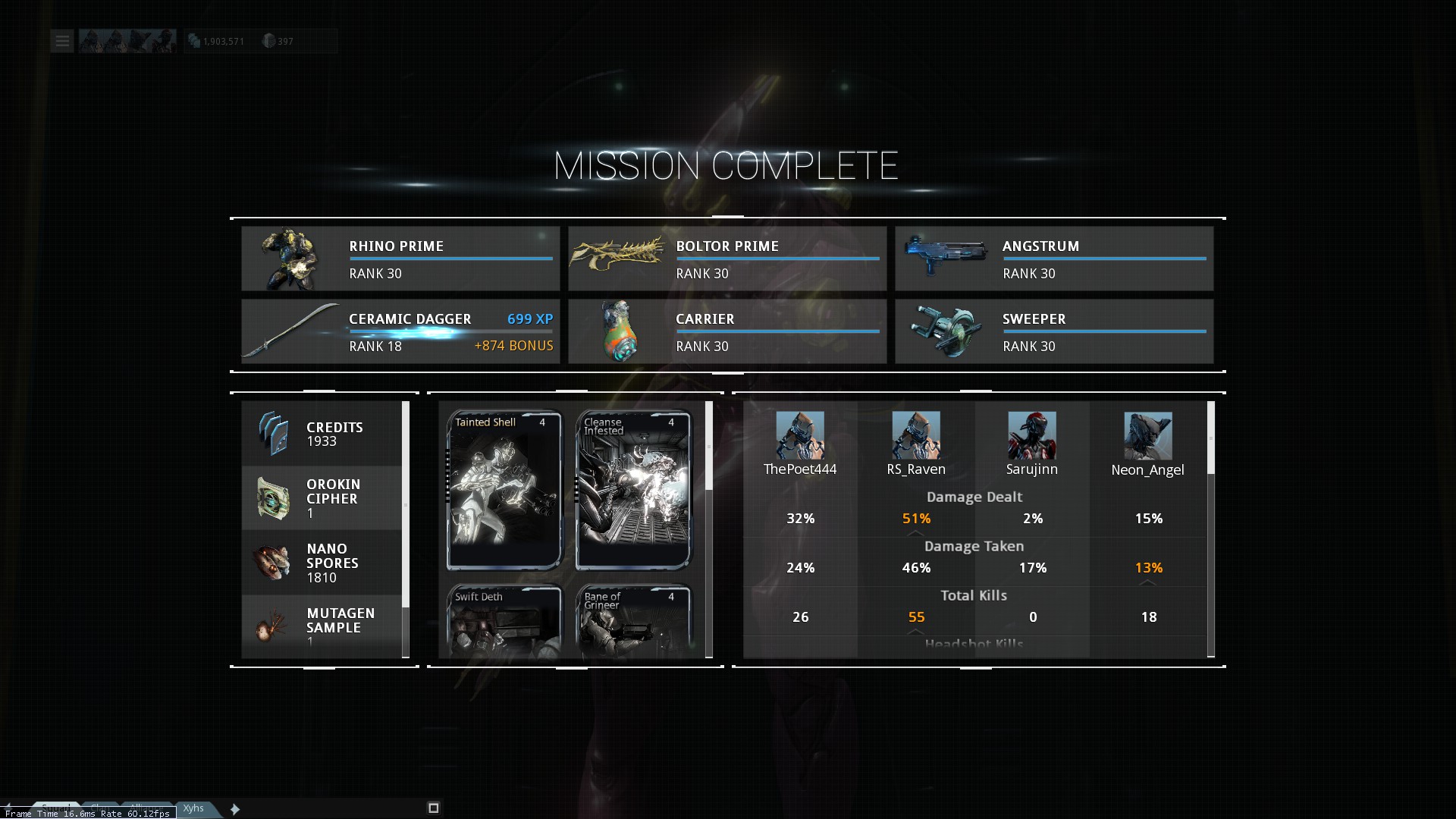Click ThePoet444's player avatar
This screenshot has height=819, width=1456.
[799, 435]
